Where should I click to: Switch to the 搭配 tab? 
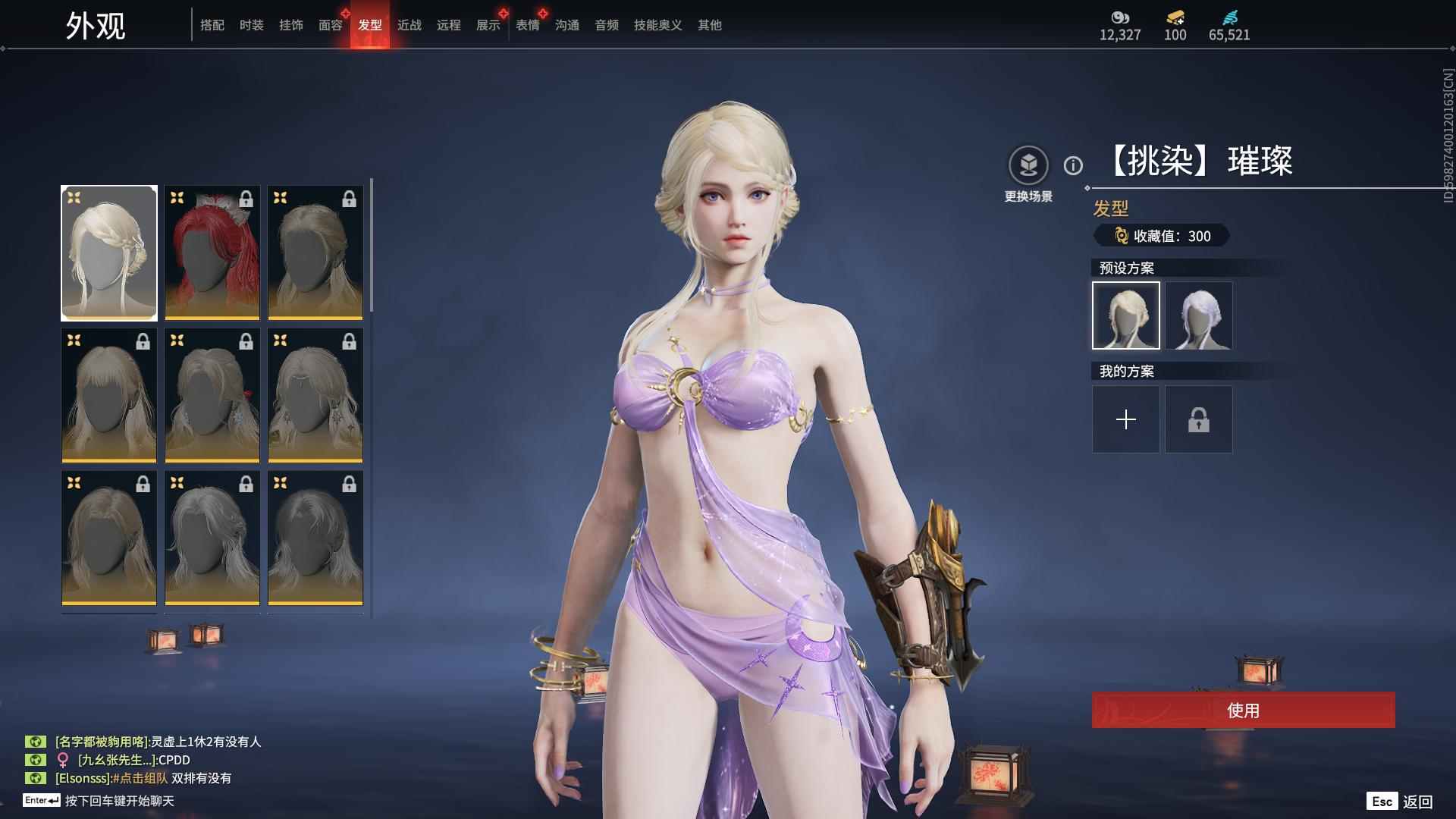212,25
